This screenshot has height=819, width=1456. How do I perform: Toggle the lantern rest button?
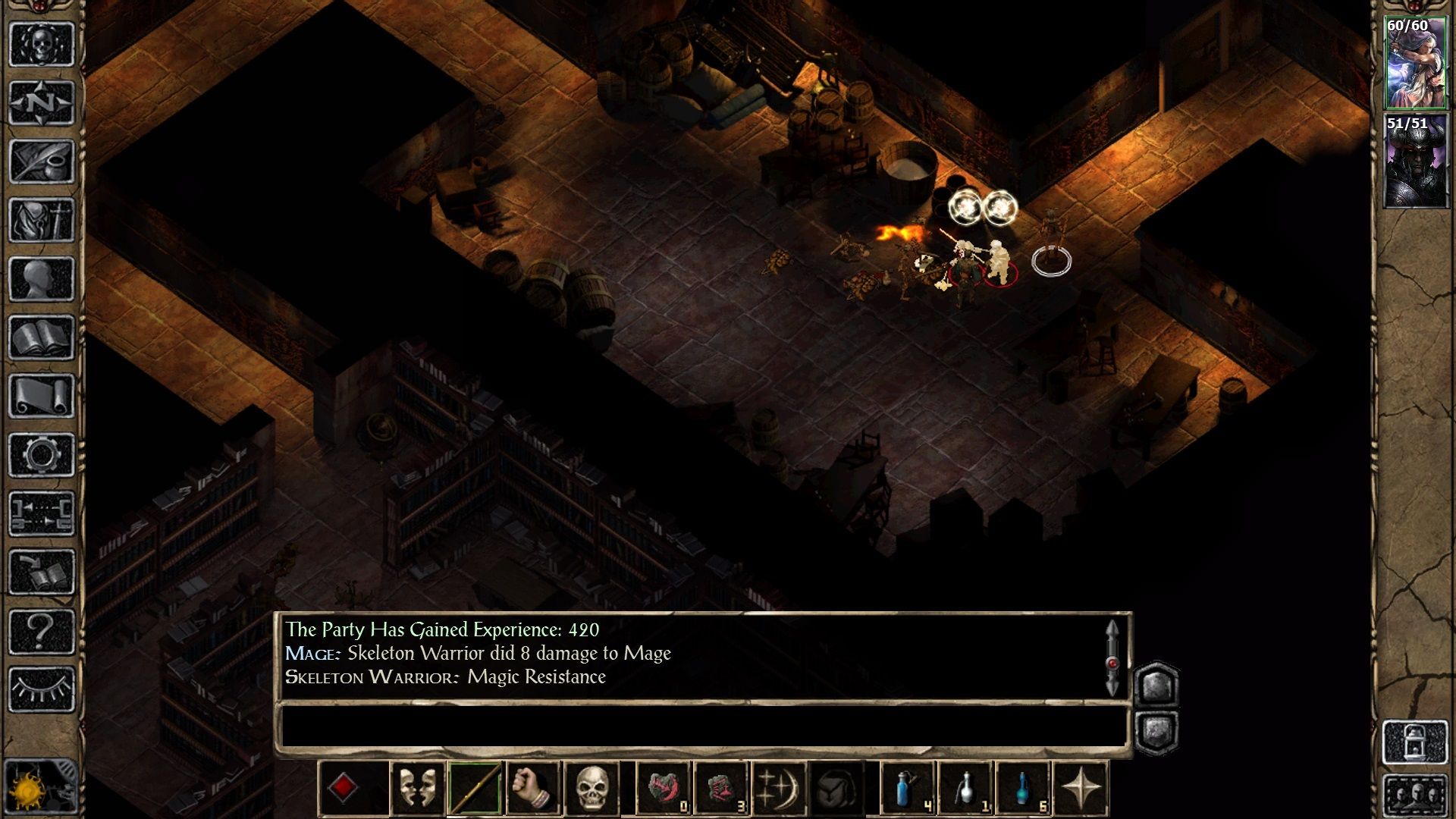[1415, 742]
